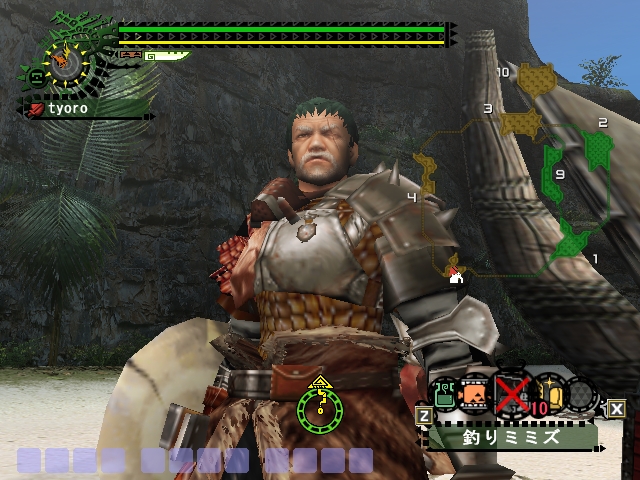640x480 pixels.
Task: Click the green compass ring icon
Action: pos(320,408)
